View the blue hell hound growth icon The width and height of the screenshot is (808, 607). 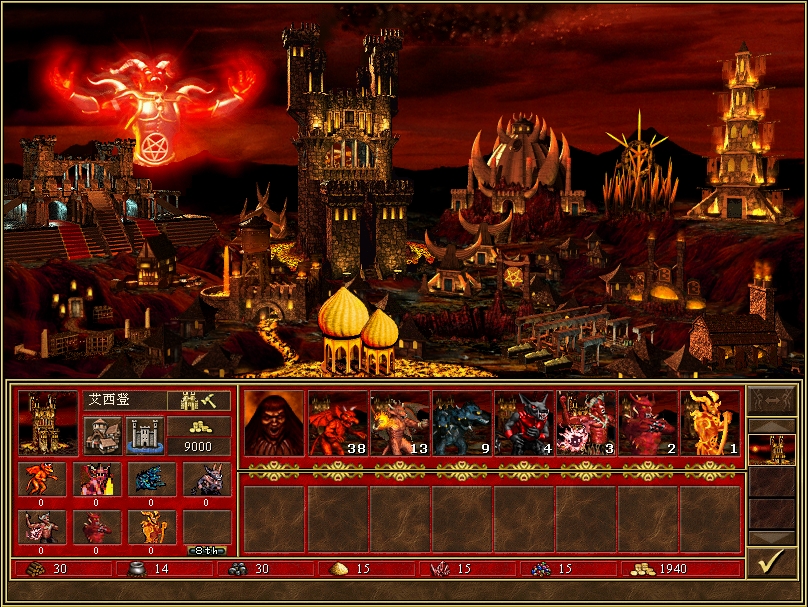tap(150, 477)
